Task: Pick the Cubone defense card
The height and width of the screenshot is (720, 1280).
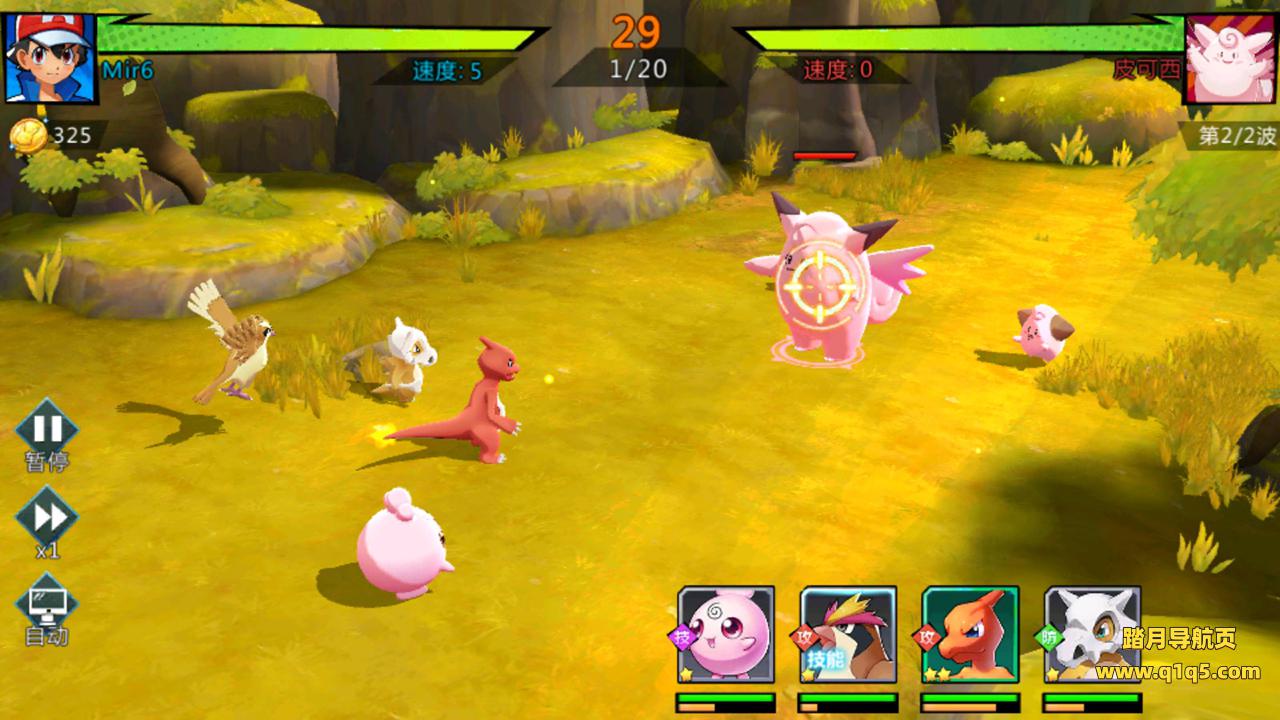Action: [1092, 634]
